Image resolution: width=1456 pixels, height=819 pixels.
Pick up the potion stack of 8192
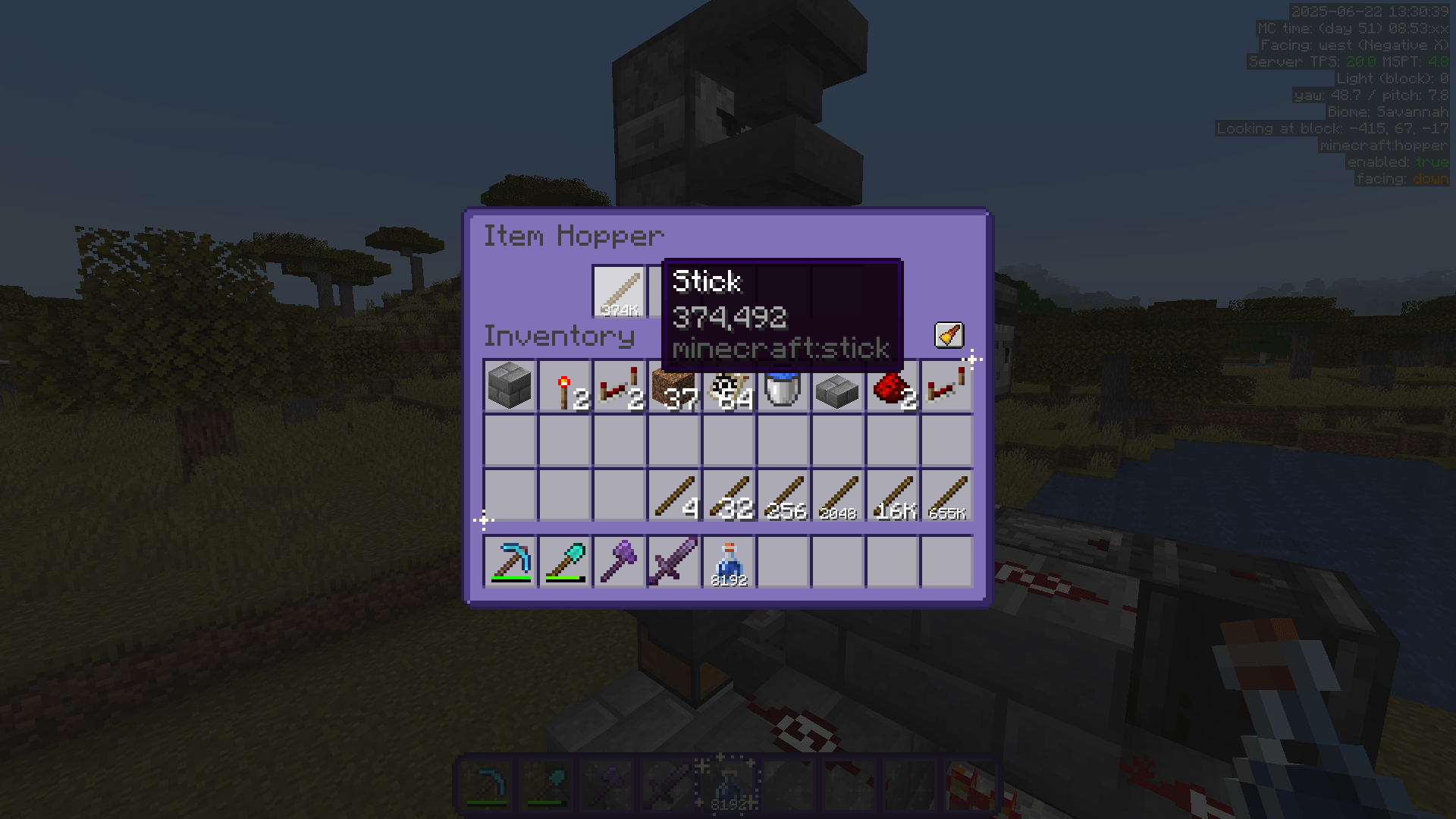click(x=729, y=561)
